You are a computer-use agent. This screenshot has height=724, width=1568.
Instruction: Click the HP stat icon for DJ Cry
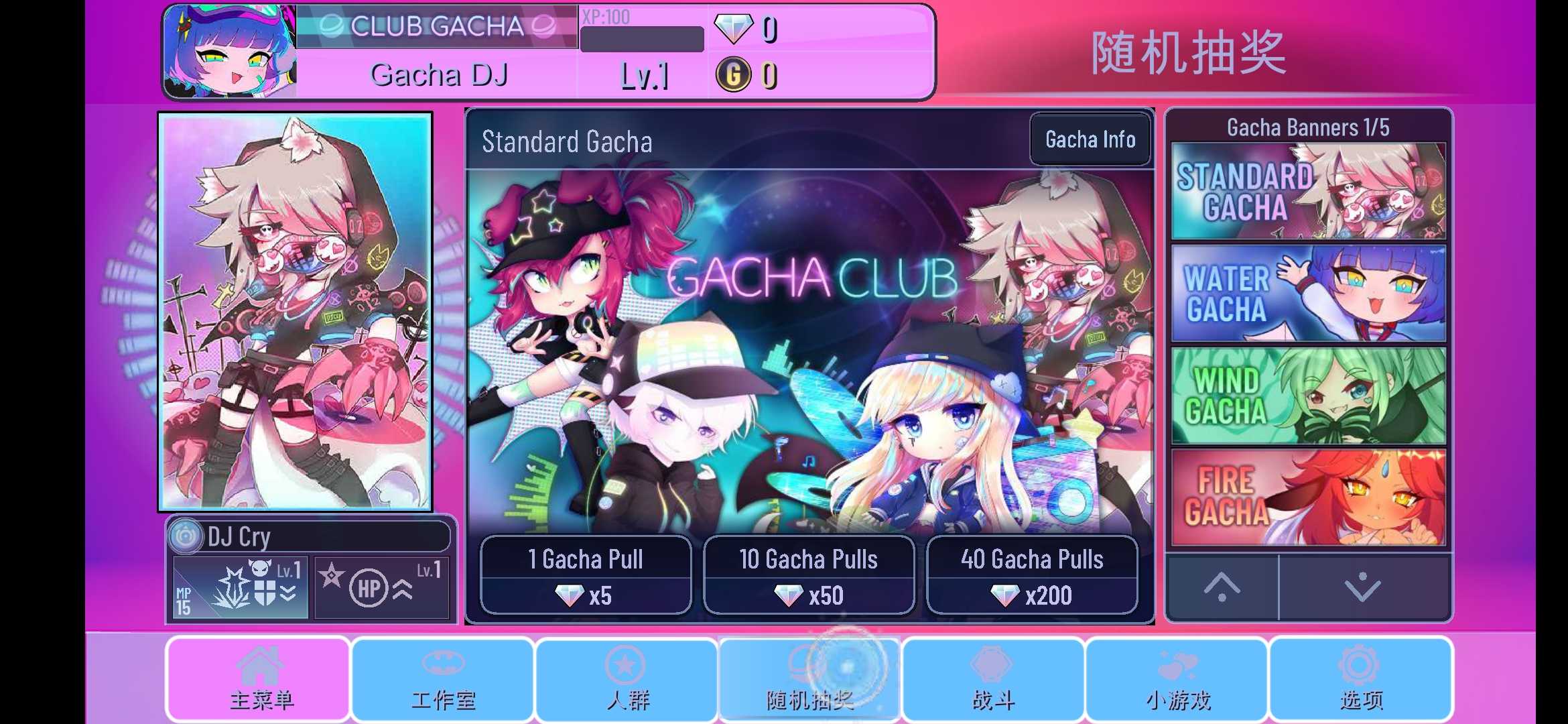tap(369, 588)
